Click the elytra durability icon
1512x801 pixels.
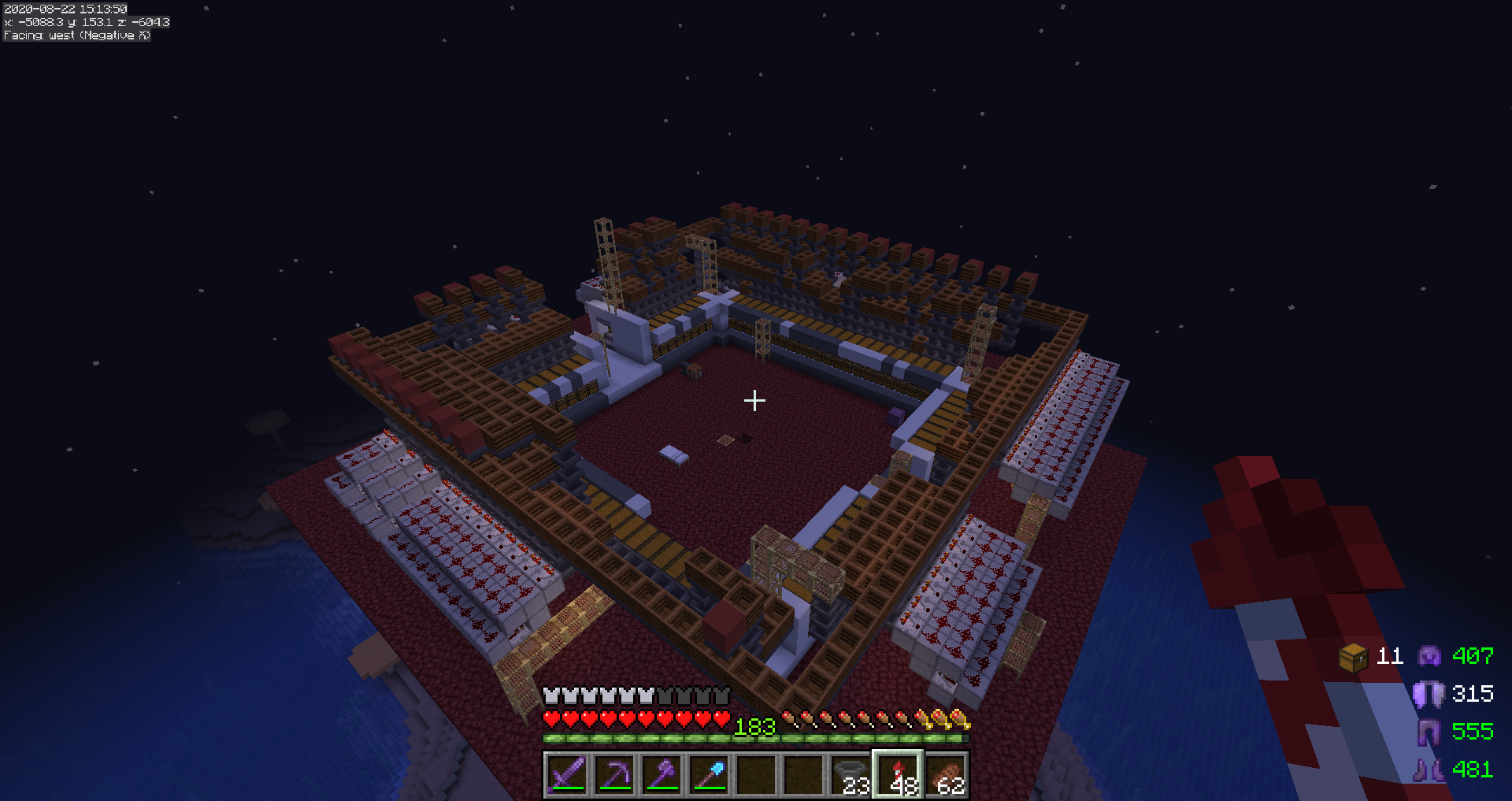tap(1429, 694)
